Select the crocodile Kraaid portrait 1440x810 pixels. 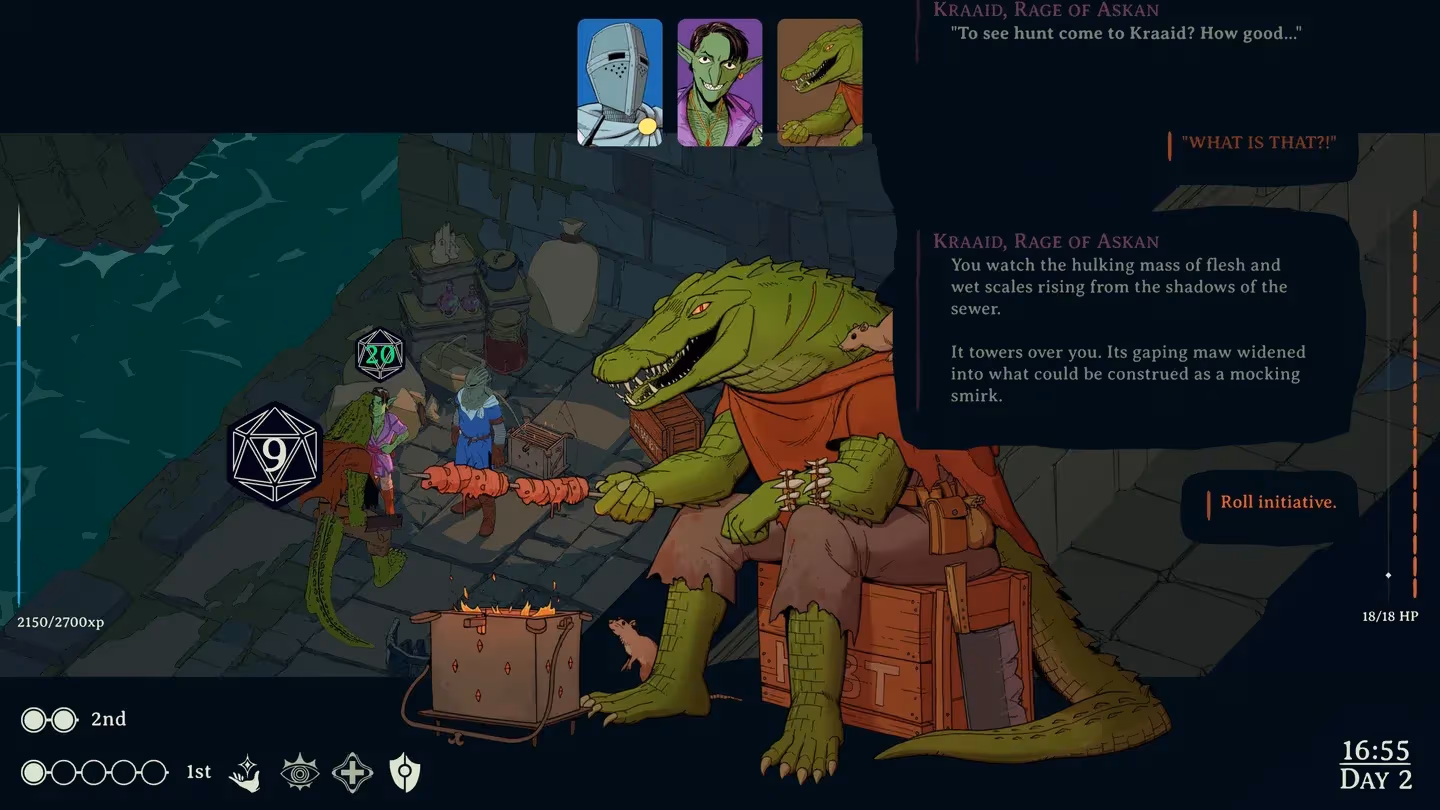(x=820, y=83)
